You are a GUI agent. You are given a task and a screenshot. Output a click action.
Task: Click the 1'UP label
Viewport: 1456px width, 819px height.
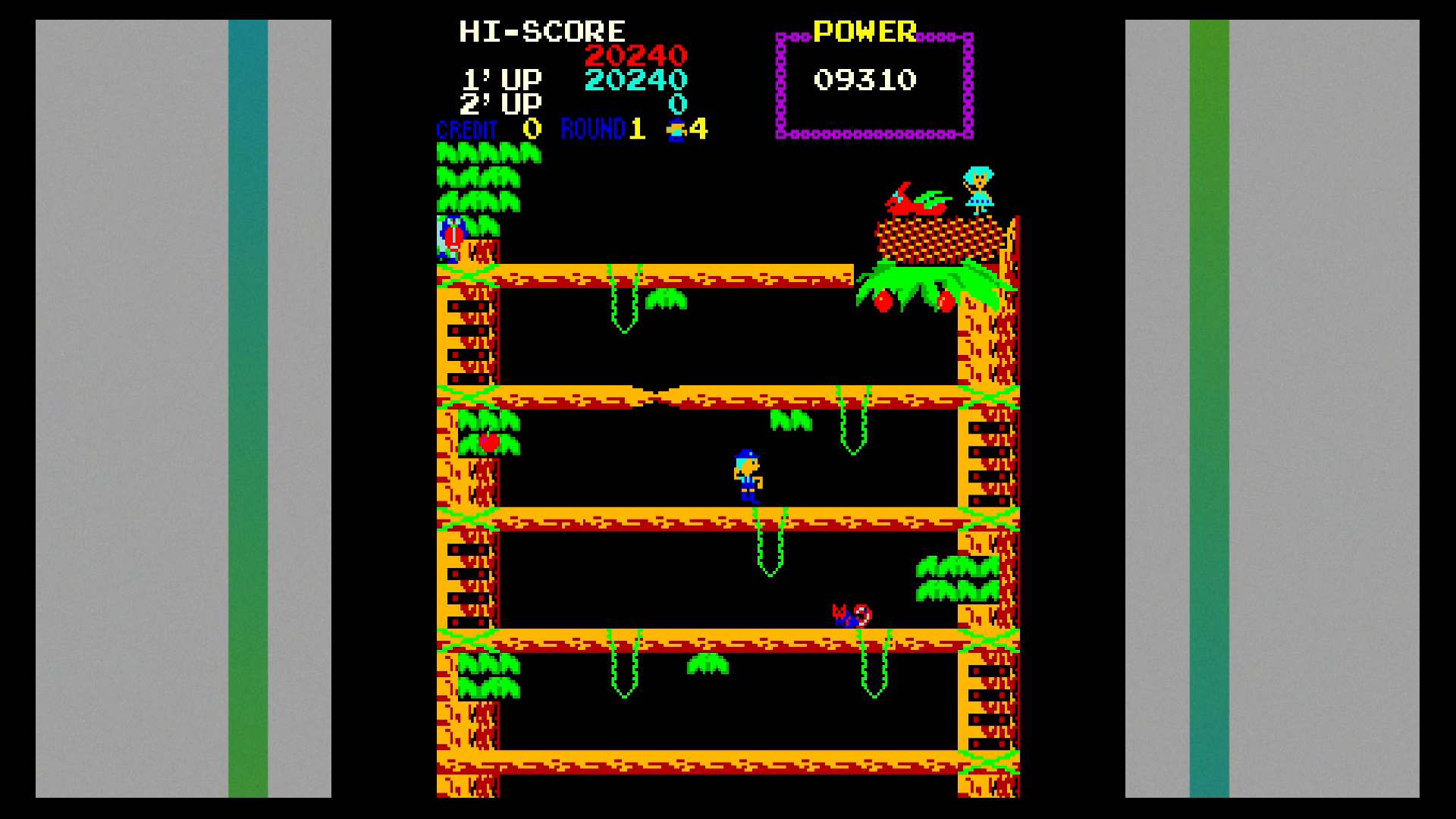point(503,78)
